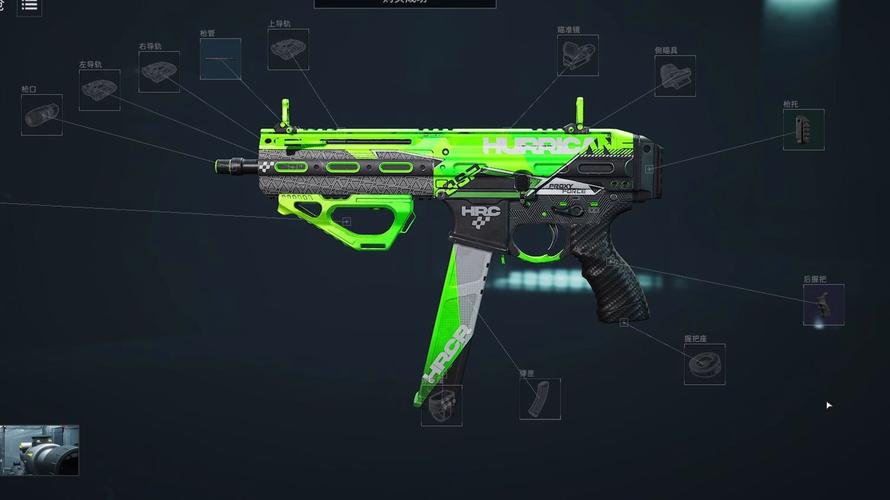Open the stock (枪托) attachment slot
Screen dimensions: 890x500
coord(804,130)
